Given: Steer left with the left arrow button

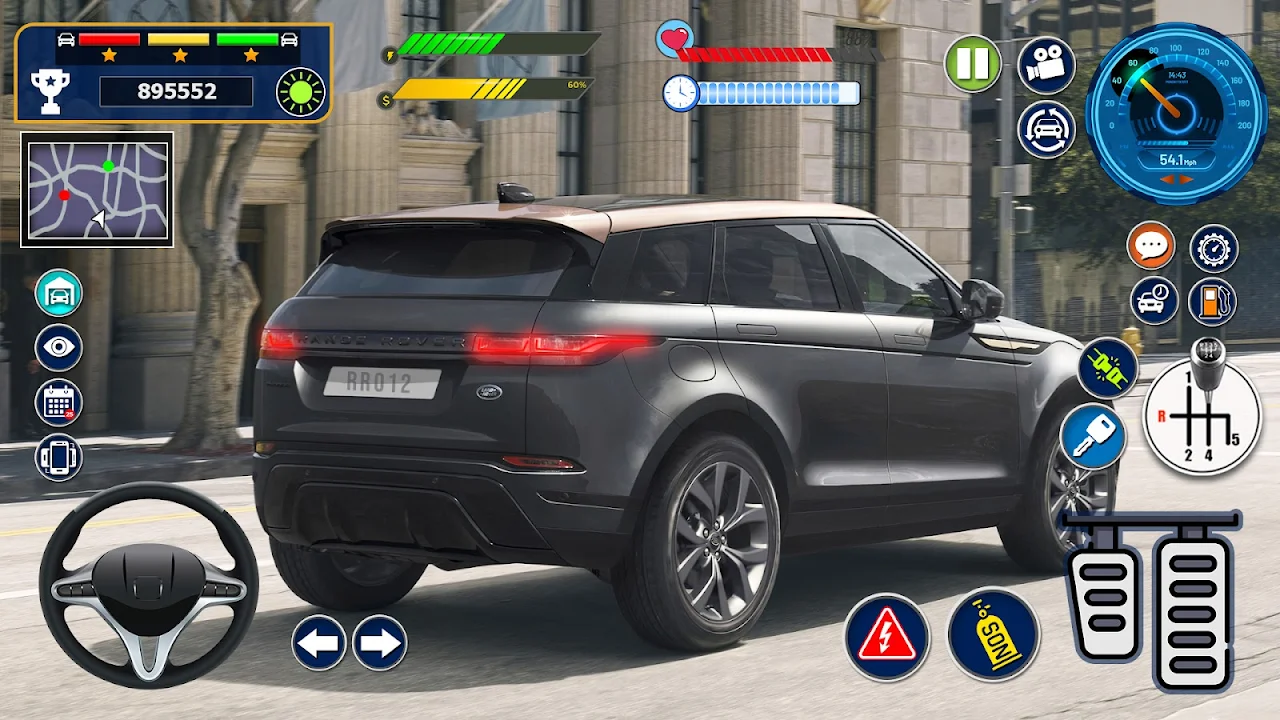Looking at the screenshot, I should click(x=319, y=642).
